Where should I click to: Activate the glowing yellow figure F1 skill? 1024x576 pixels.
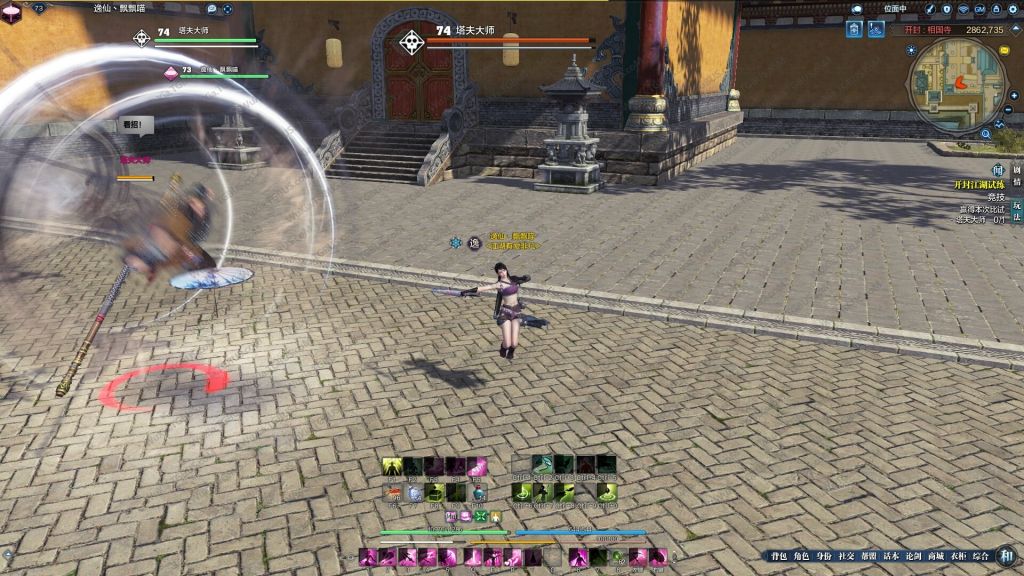(393, 466)
